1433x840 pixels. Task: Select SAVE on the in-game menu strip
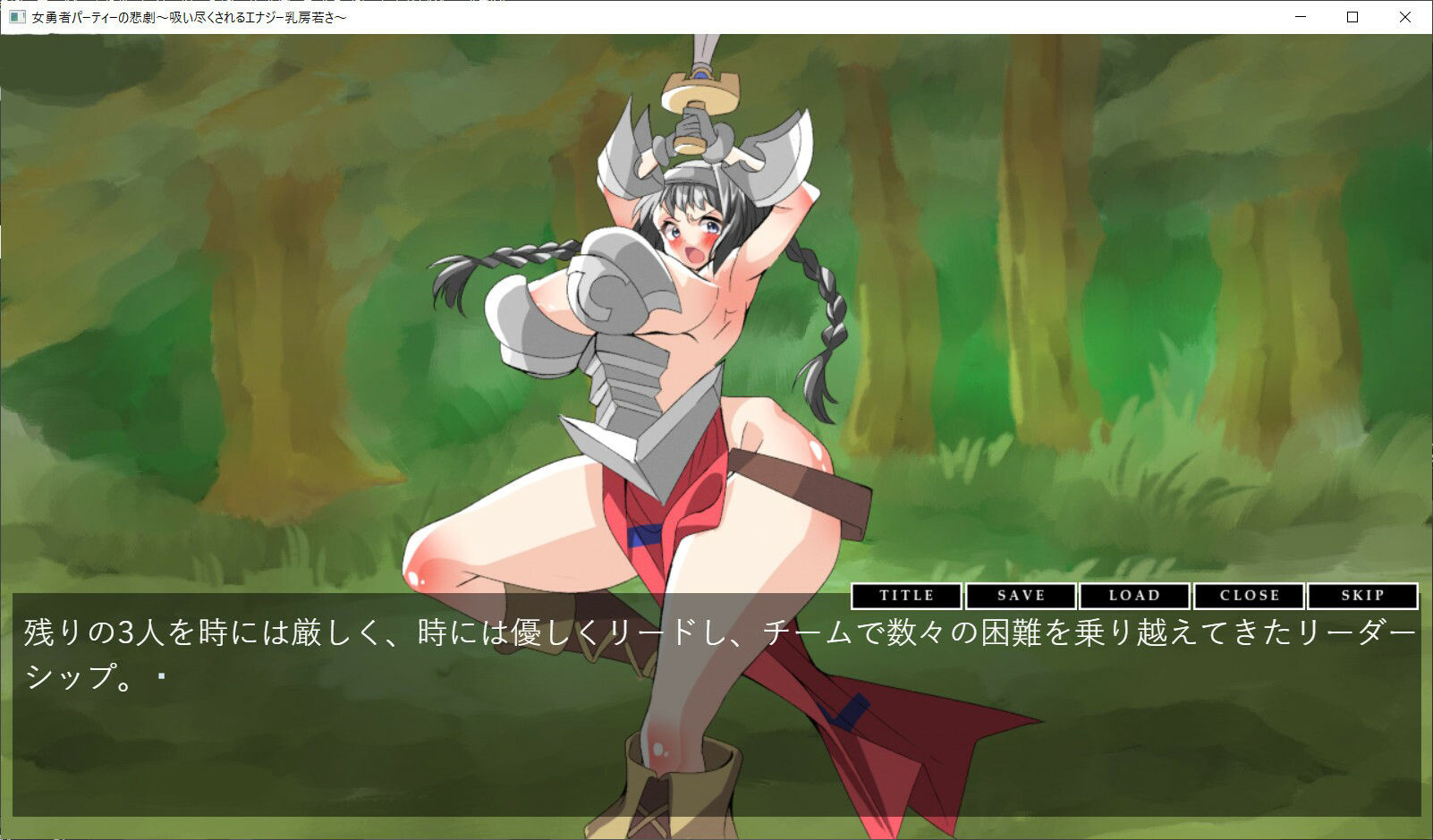[x=1020, y=596]
